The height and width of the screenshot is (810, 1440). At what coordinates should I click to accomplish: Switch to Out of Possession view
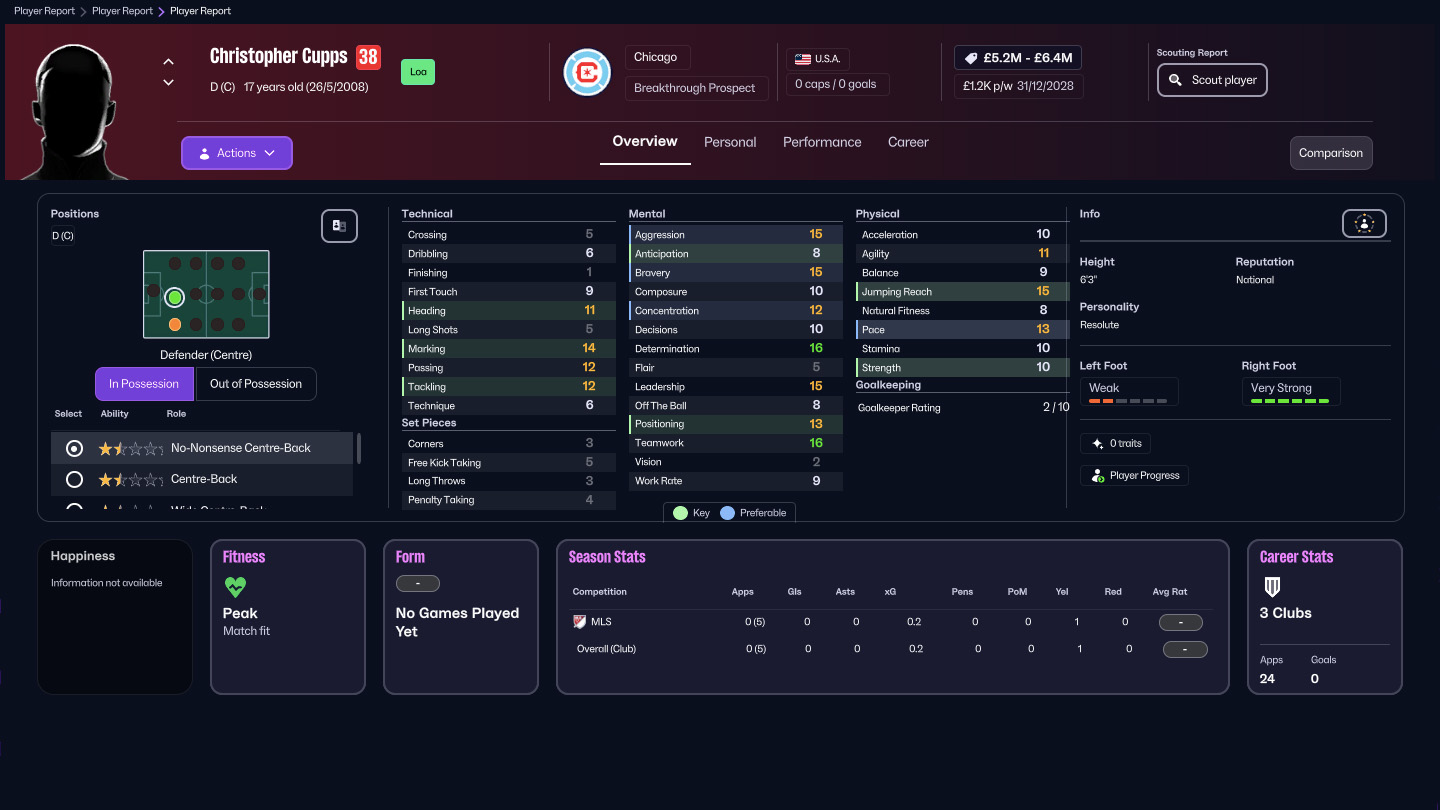coord(256,383)
